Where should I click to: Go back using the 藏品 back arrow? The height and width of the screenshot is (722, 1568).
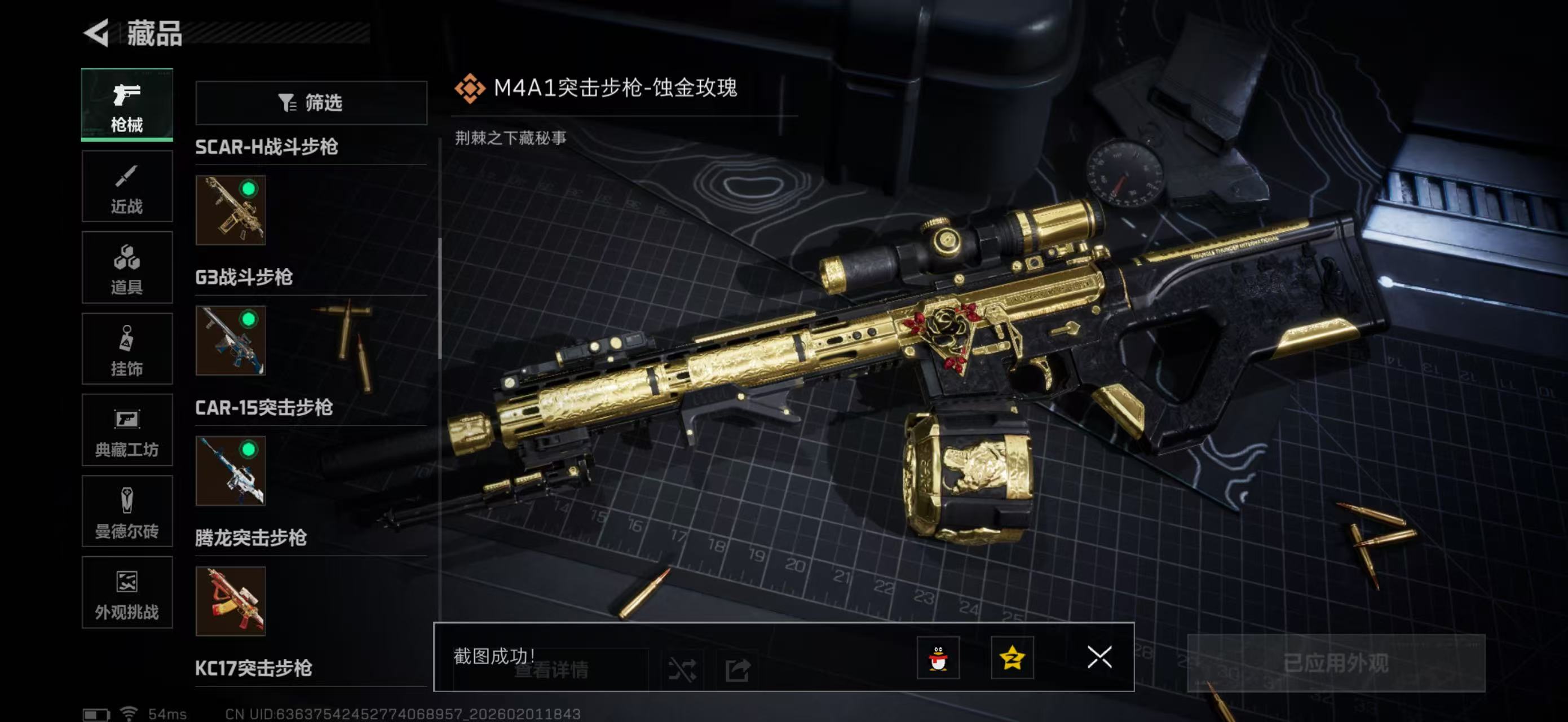coord(98,33)
